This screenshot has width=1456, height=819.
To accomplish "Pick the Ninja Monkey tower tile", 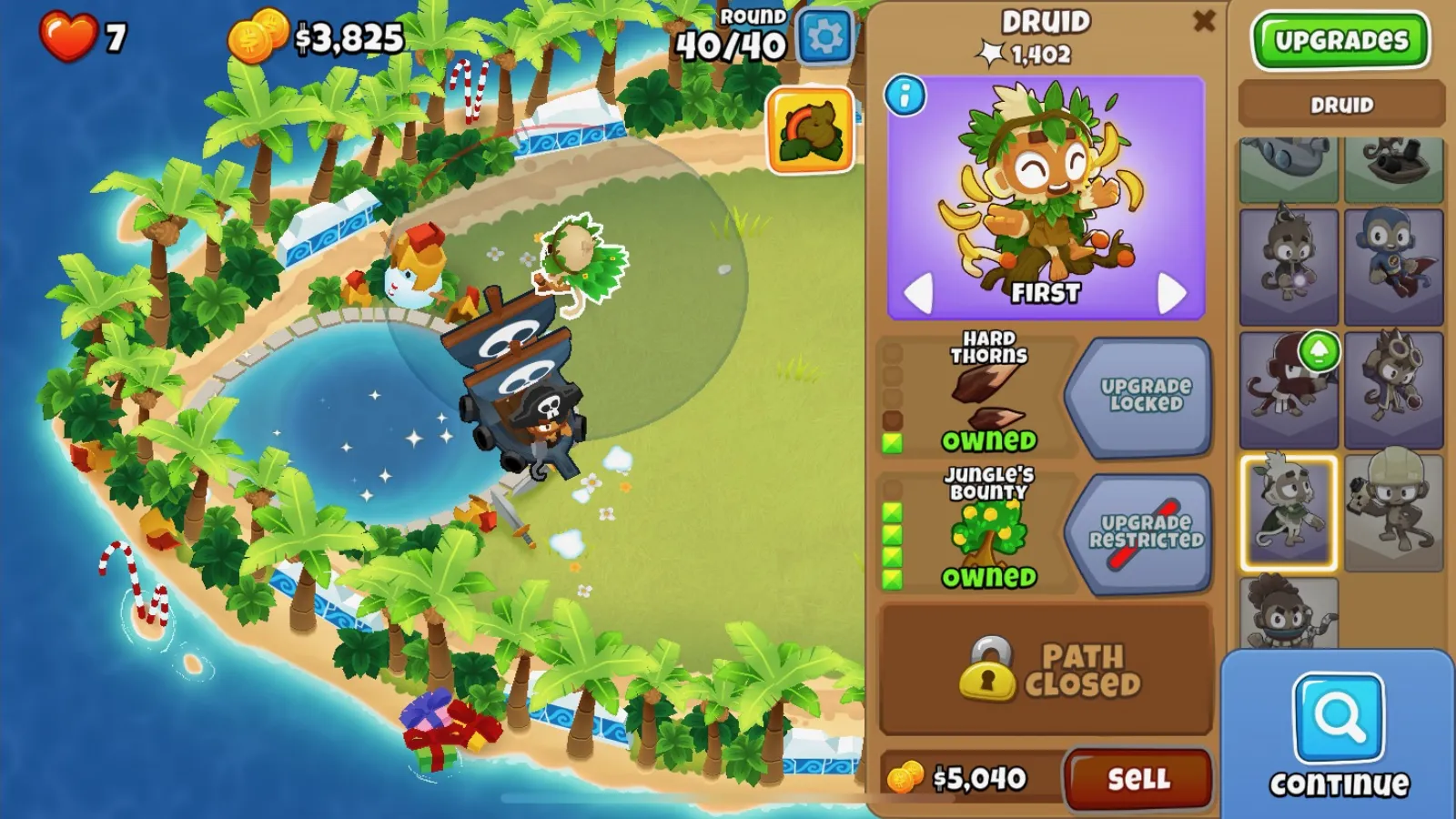I will click(x=1289, y=389).
